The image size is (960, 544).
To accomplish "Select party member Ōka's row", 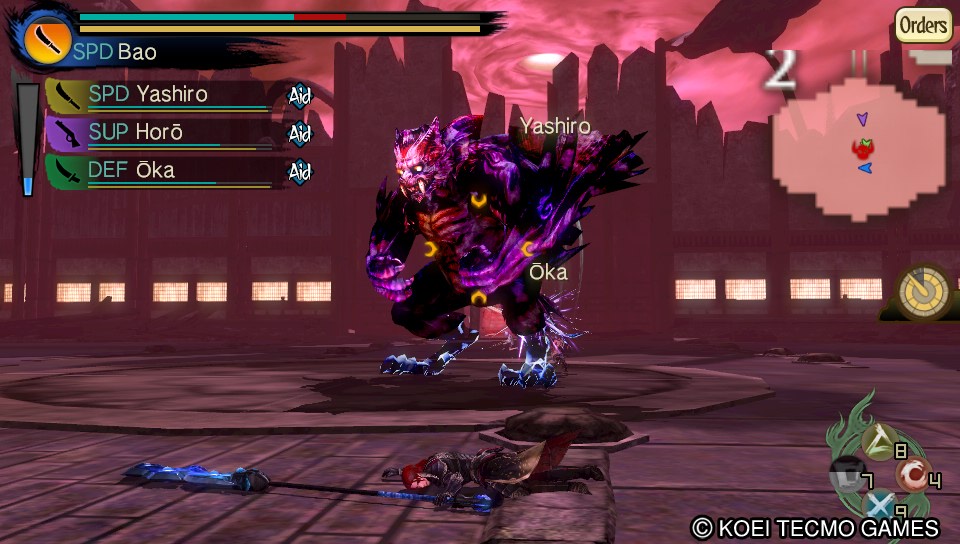I will [x=160, y=170].
